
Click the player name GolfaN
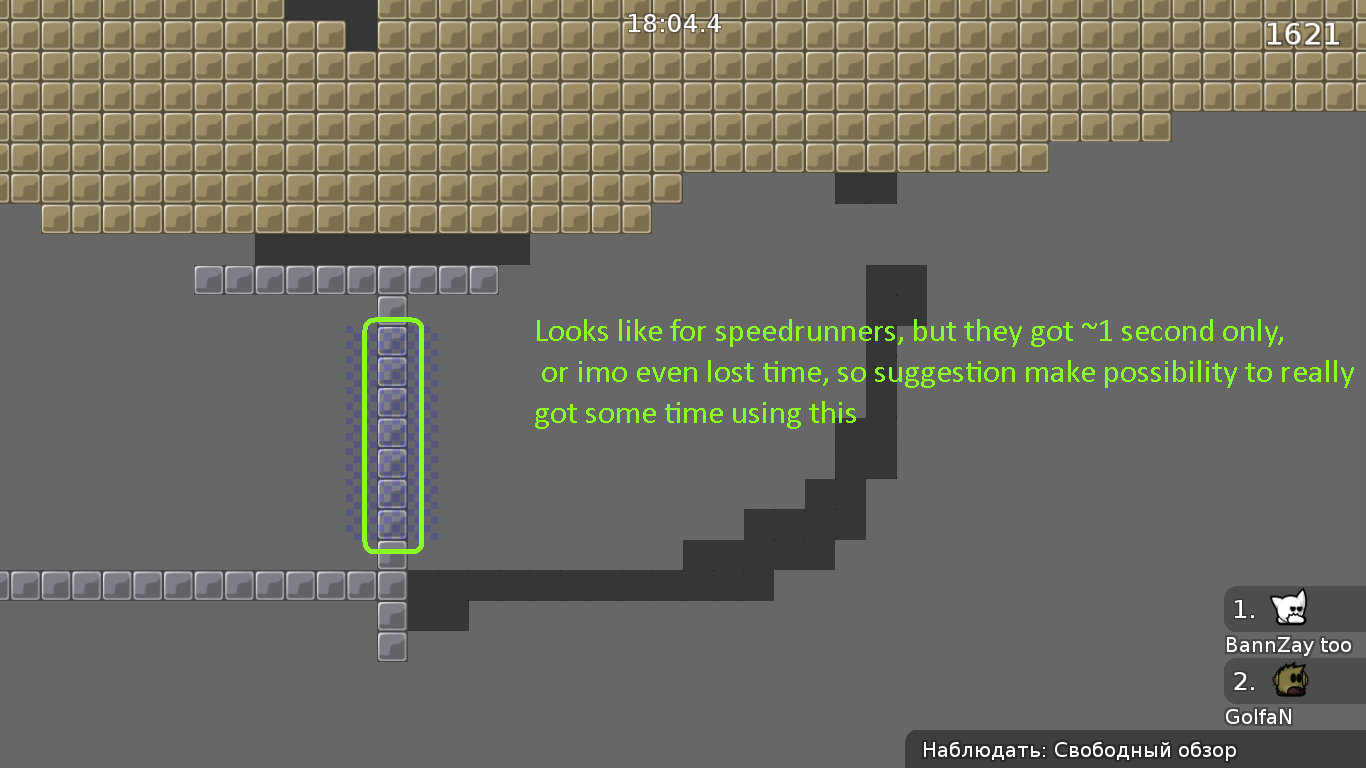point(1258,717)
